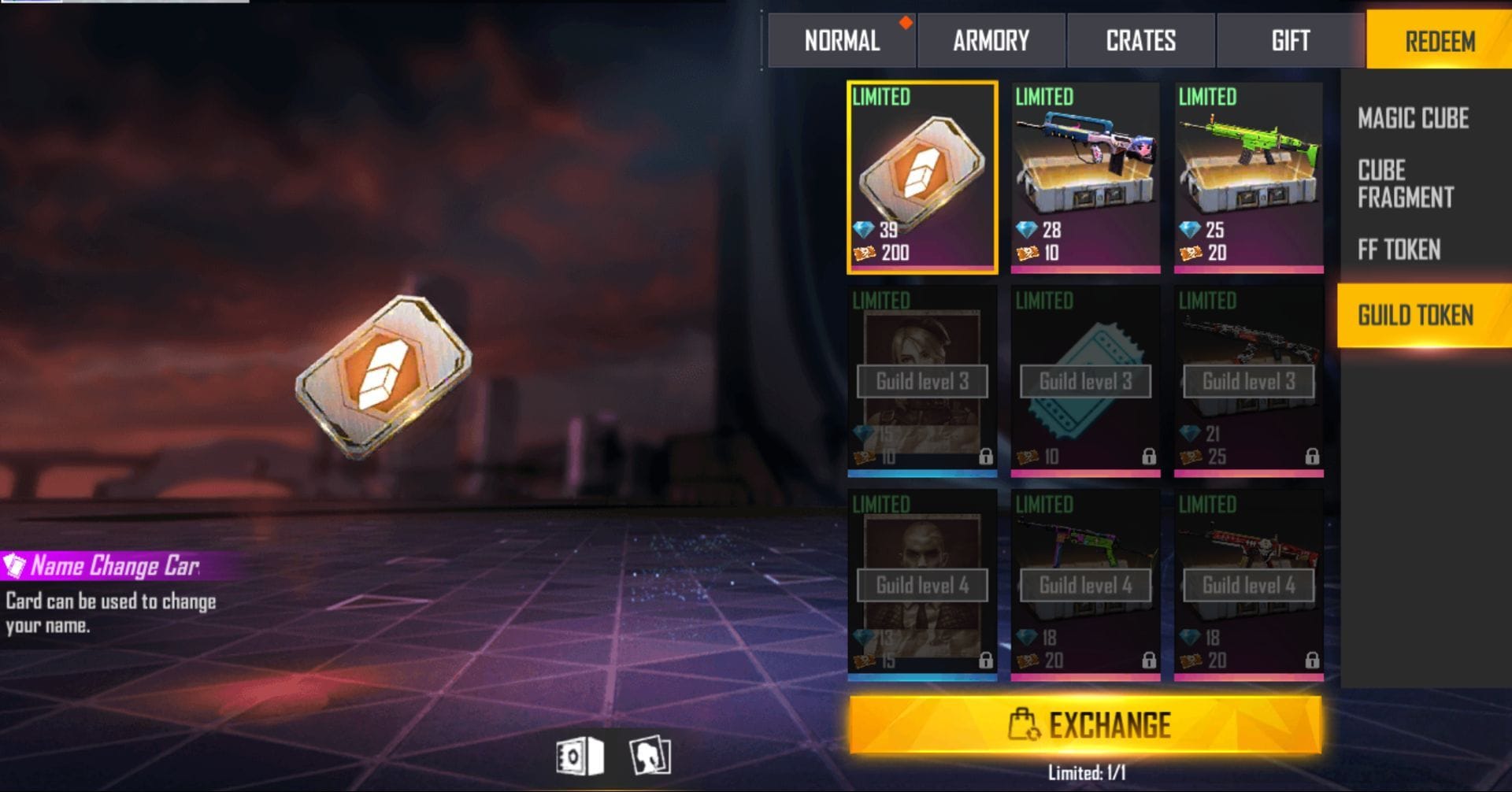Choose the locked green SMG Guild level 4 crate
Image resolution: width=1512 pixels, height=792 pixels.
click(1085, 585)
